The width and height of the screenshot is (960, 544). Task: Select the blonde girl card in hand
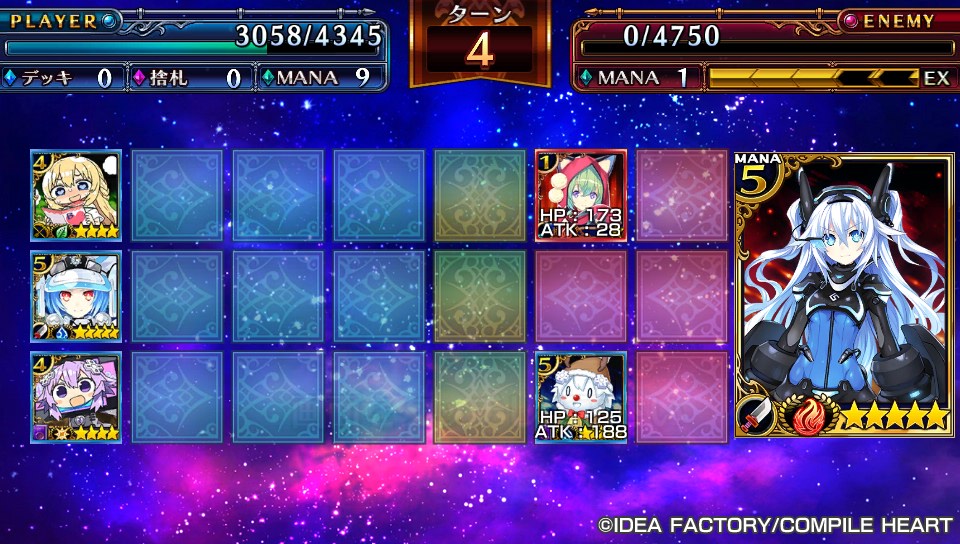coord(76,195)
